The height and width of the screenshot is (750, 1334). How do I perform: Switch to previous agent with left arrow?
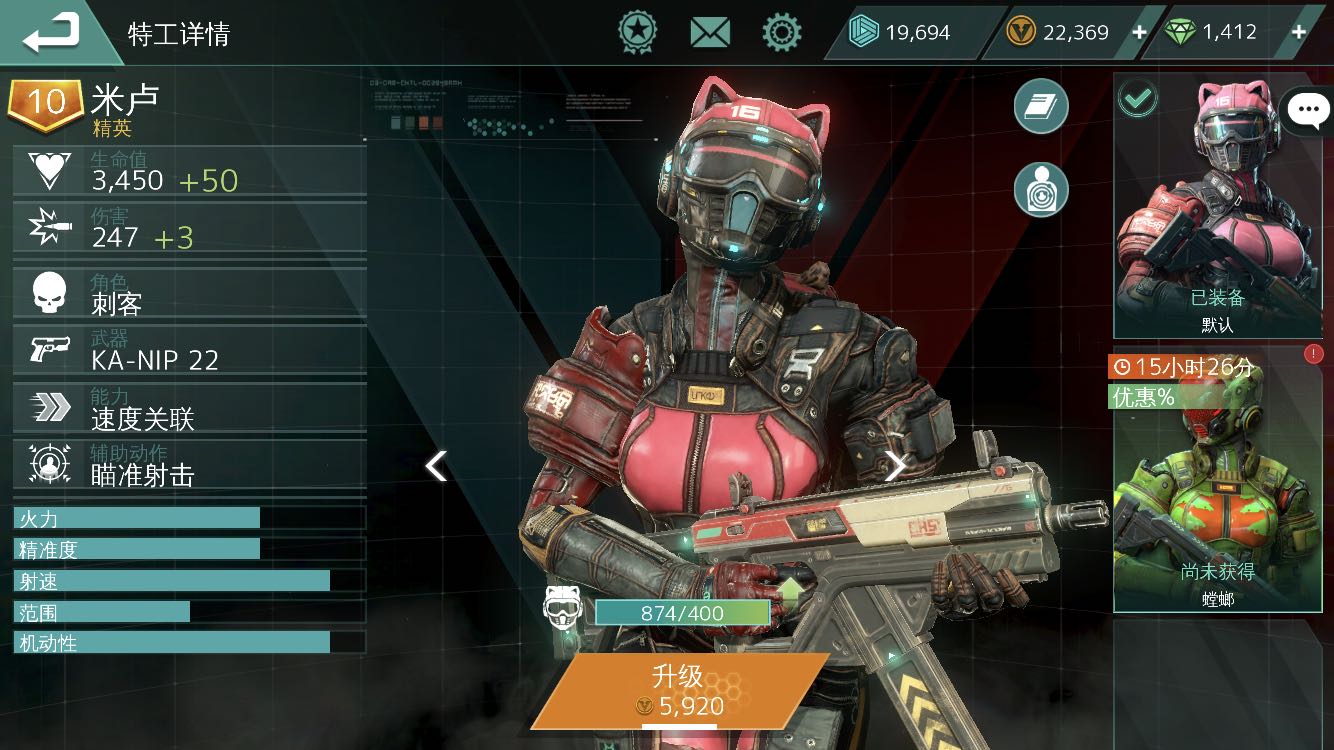click(436, 466)
